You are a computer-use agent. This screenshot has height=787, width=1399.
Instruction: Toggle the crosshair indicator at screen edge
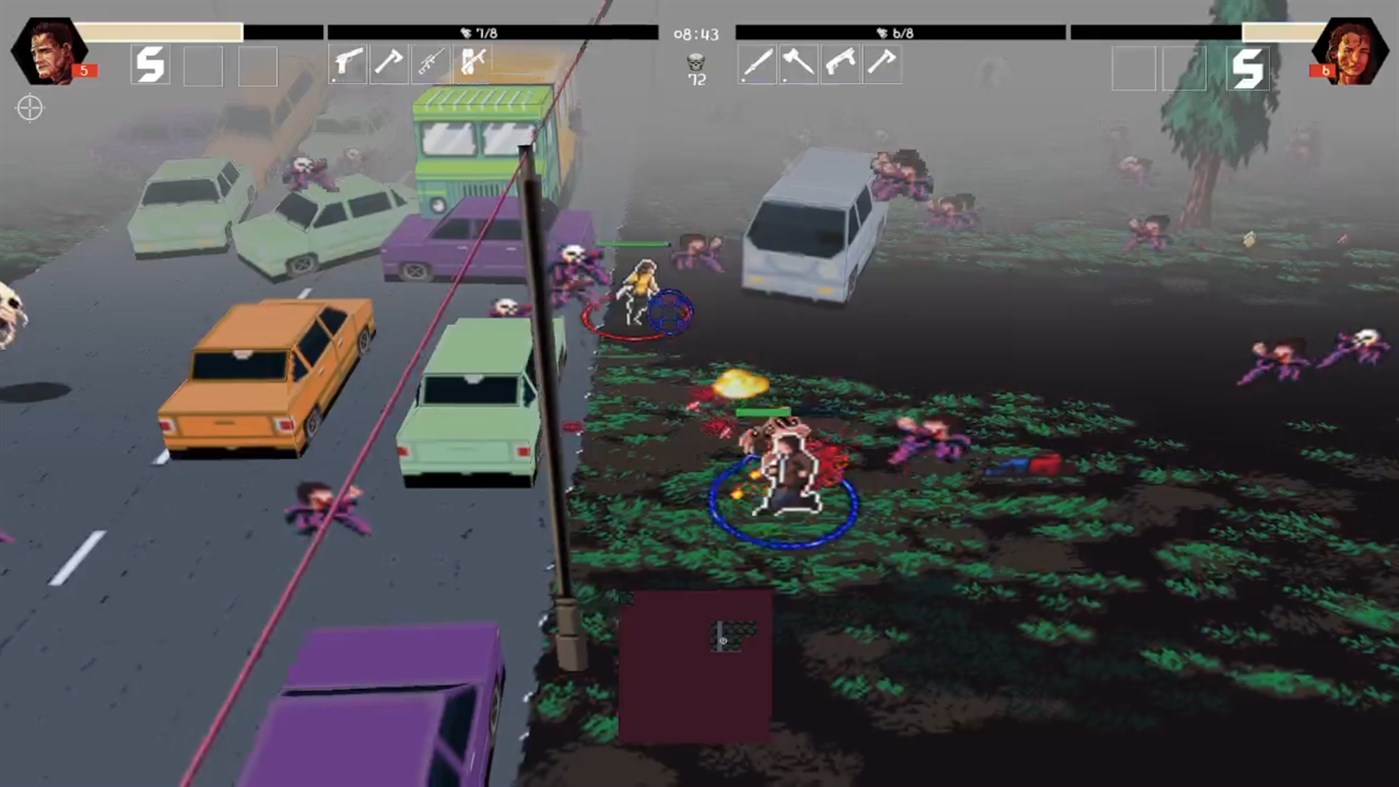click(x=30, y=108)
